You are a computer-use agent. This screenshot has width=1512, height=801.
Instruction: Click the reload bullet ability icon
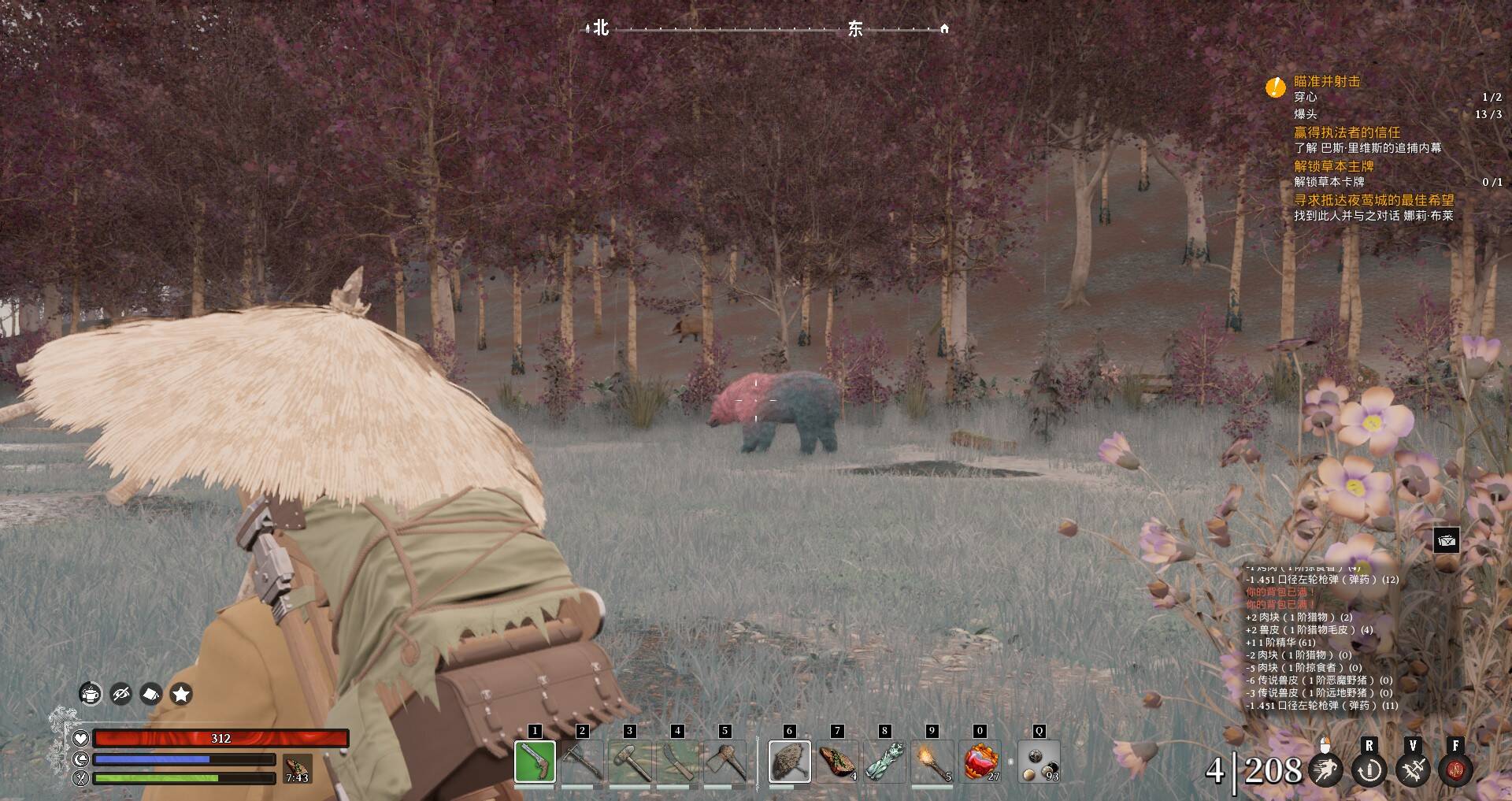(1369, 769)
